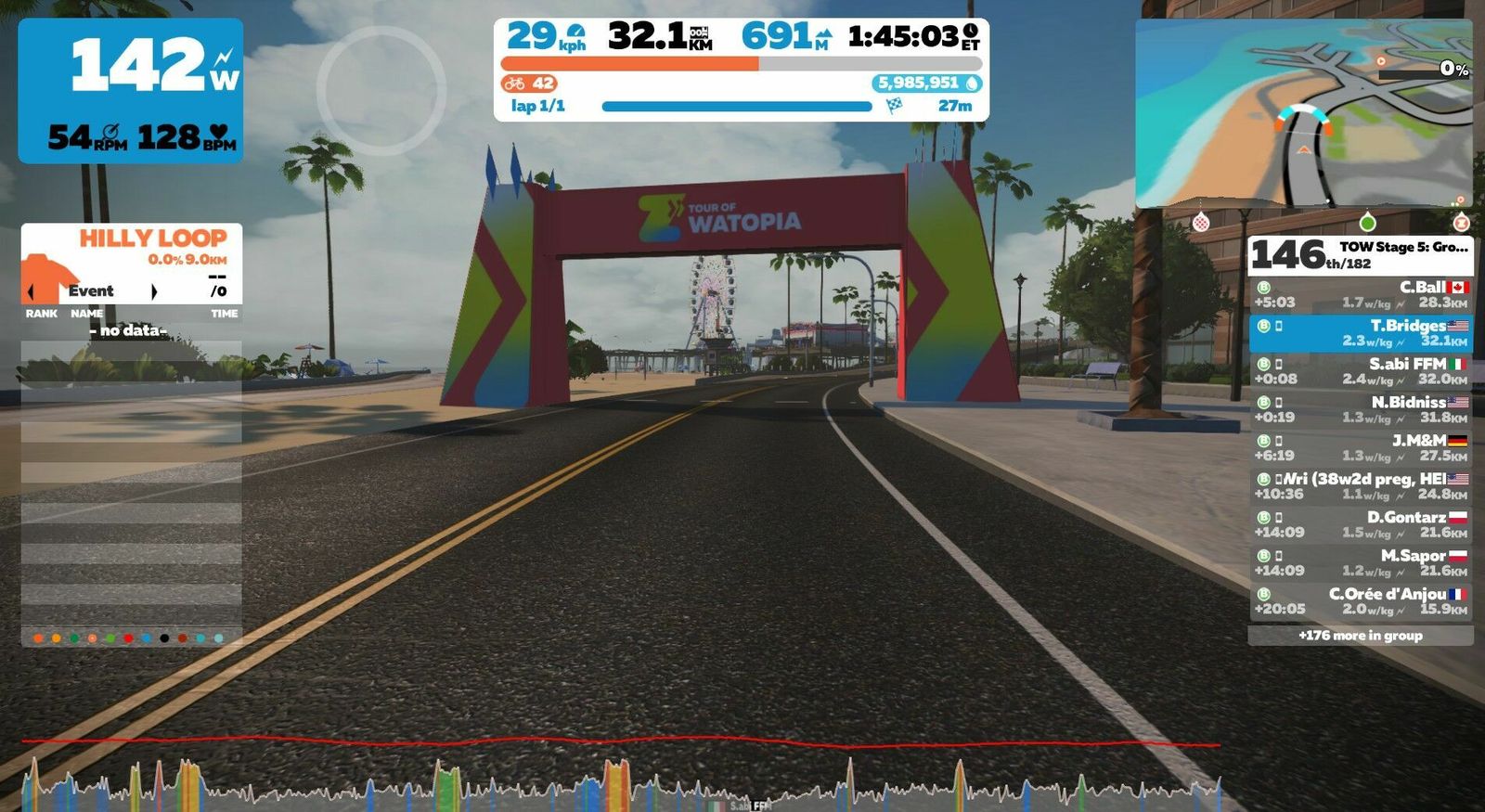The height and width of the screenshot is (812, 1485).
Task: Click the left arrow beside Event leaderboard
Action: click(x=32, y=291)
